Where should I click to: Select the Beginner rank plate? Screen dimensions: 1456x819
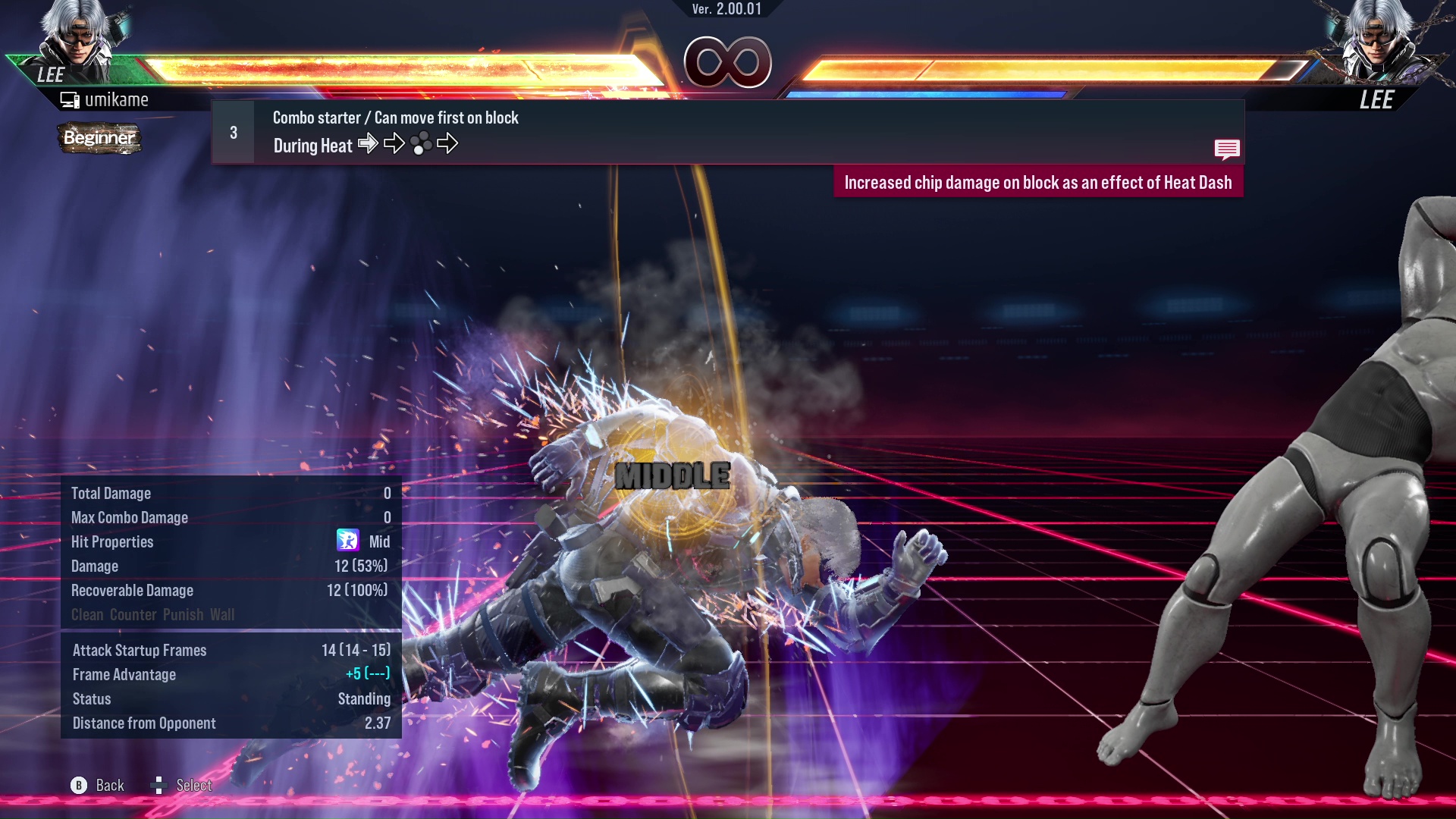click(x=99, y=139)
